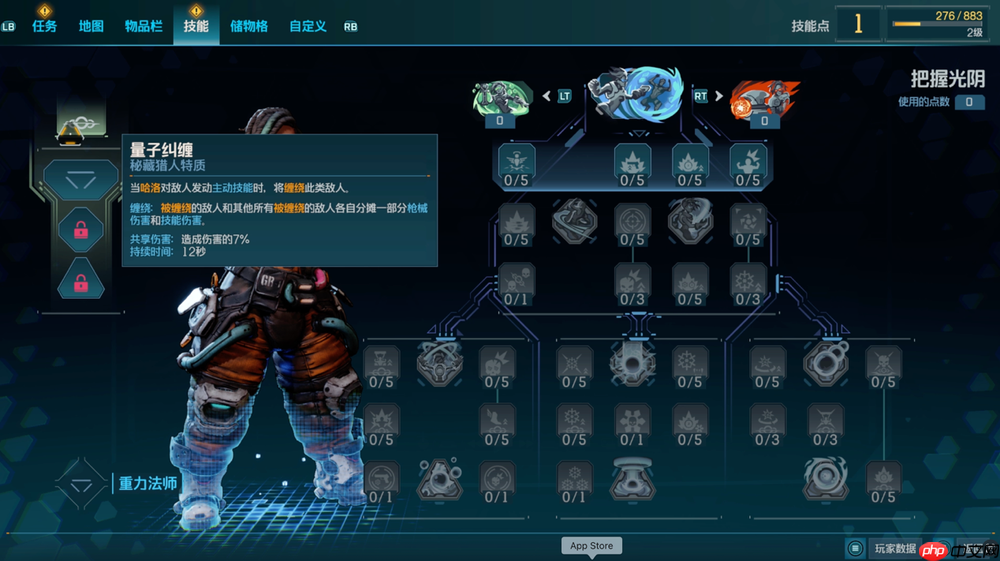The width and height of the screenshot is (1000, 561).
Task: Open the 自定义 tab
Action: (308, 26)
